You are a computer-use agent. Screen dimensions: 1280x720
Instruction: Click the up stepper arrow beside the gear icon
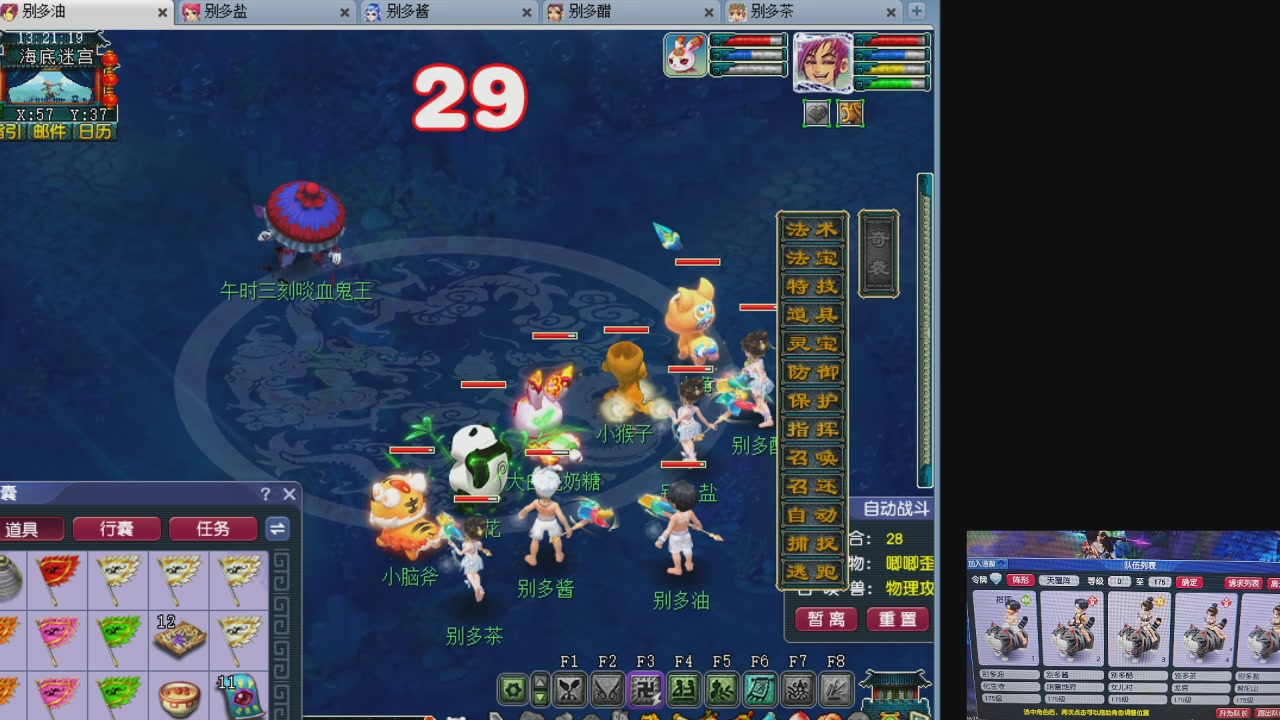pos(541,681)
